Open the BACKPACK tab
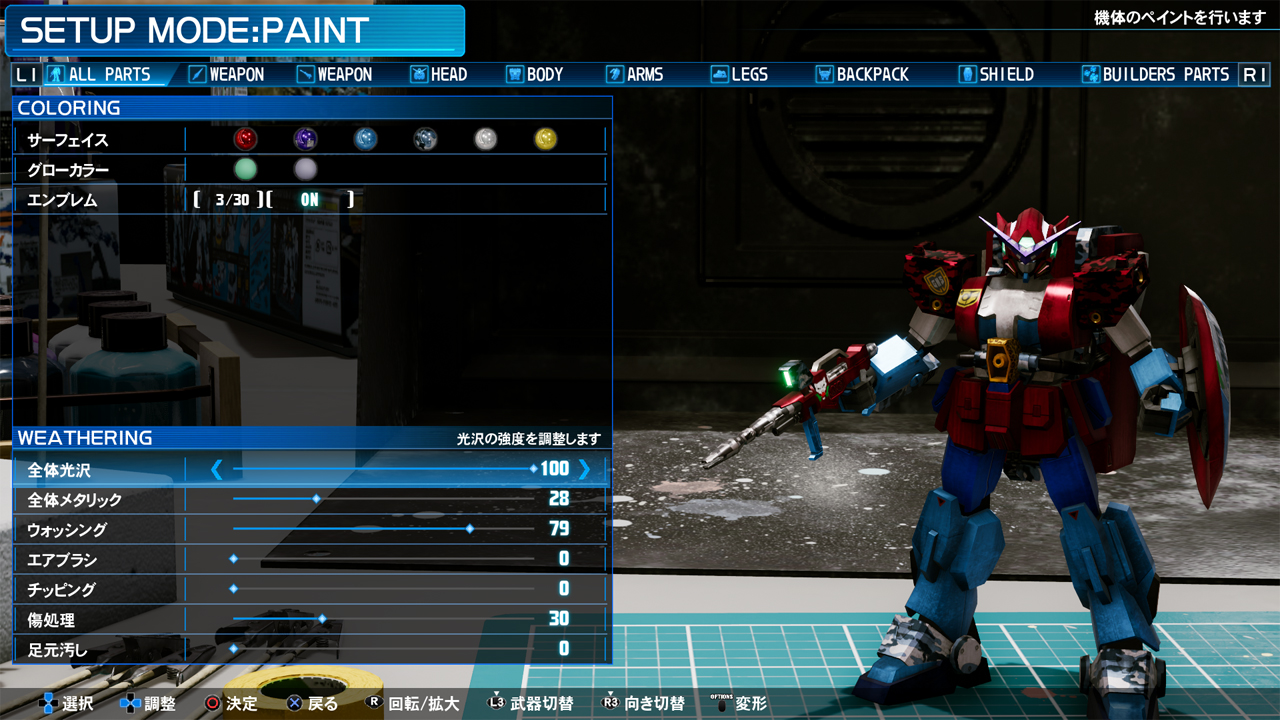The height and width of the screenshot is (720, 1280). [862, 74]
